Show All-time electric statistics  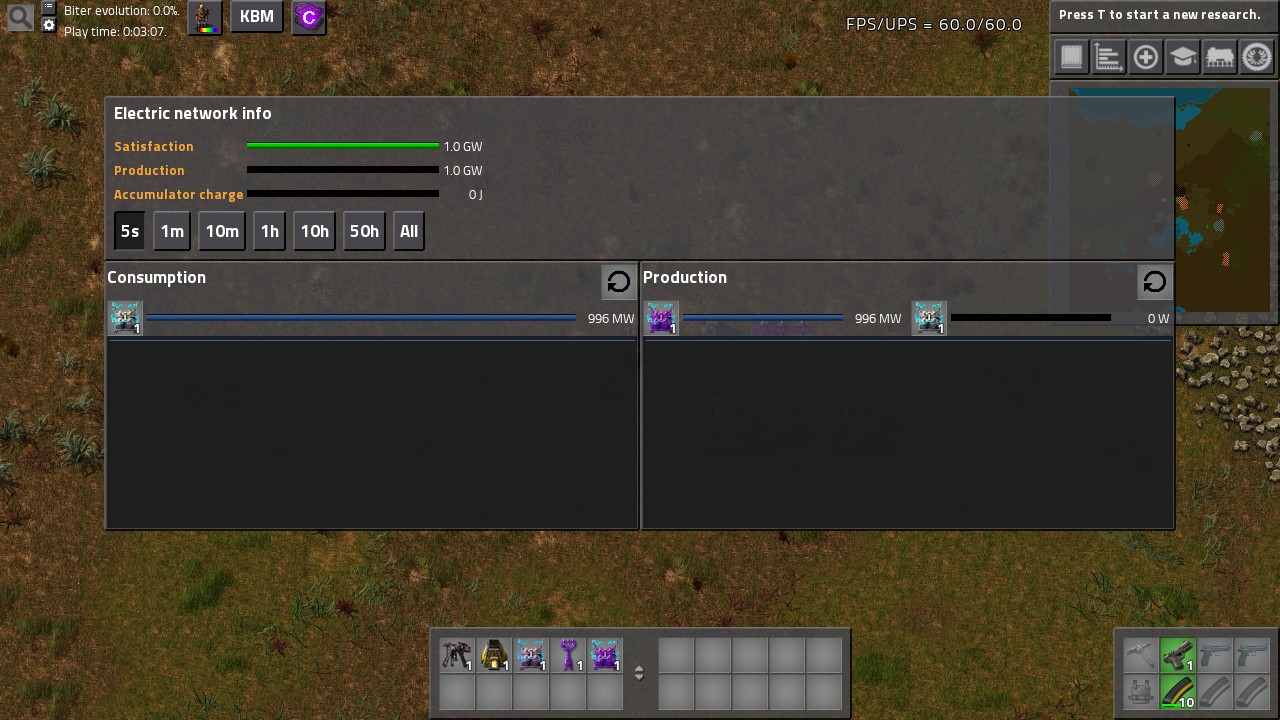[409, 231]
